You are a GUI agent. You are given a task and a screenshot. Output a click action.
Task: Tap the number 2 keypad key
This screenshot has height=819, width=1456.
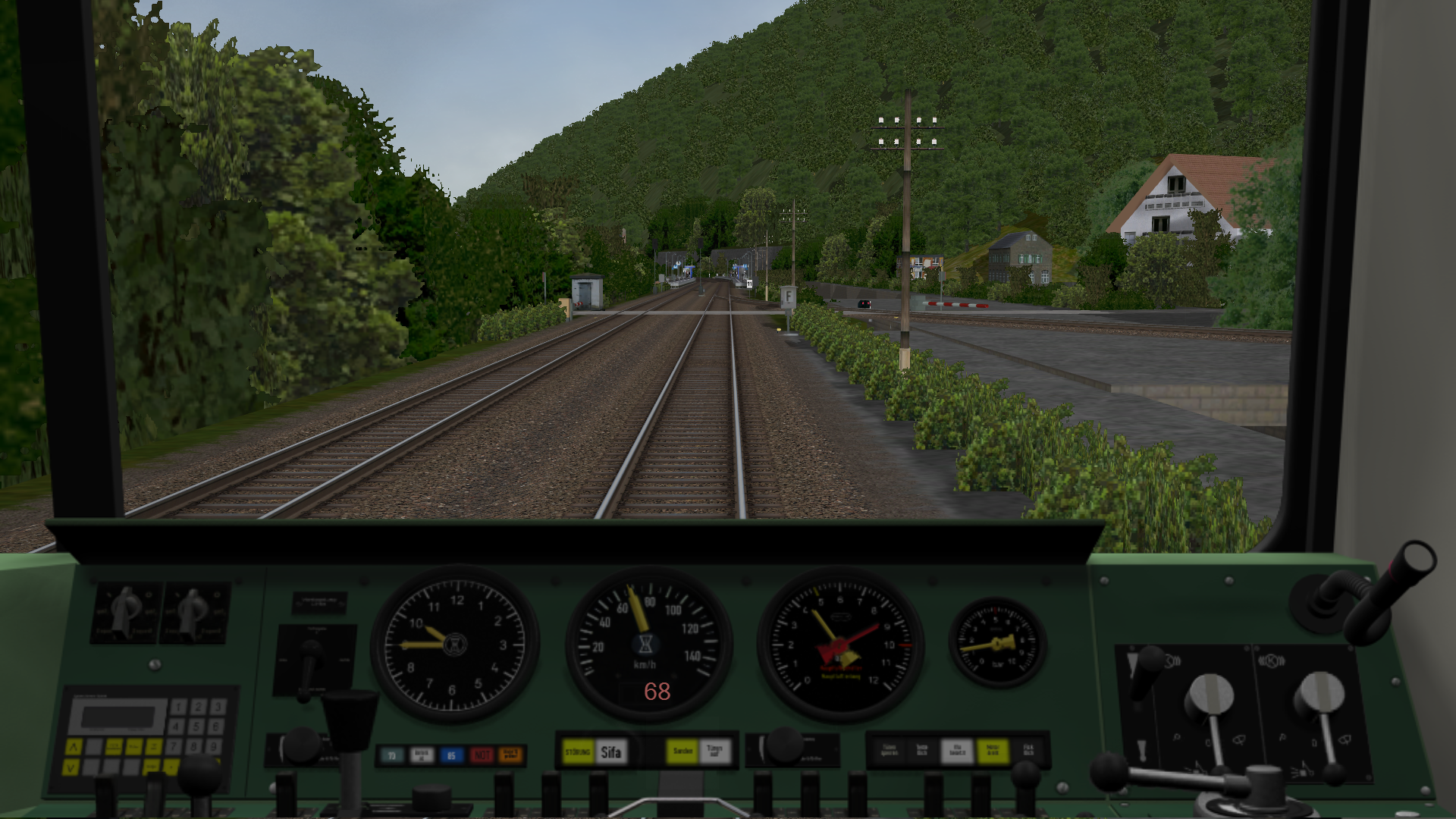click(x=198, y=708)
